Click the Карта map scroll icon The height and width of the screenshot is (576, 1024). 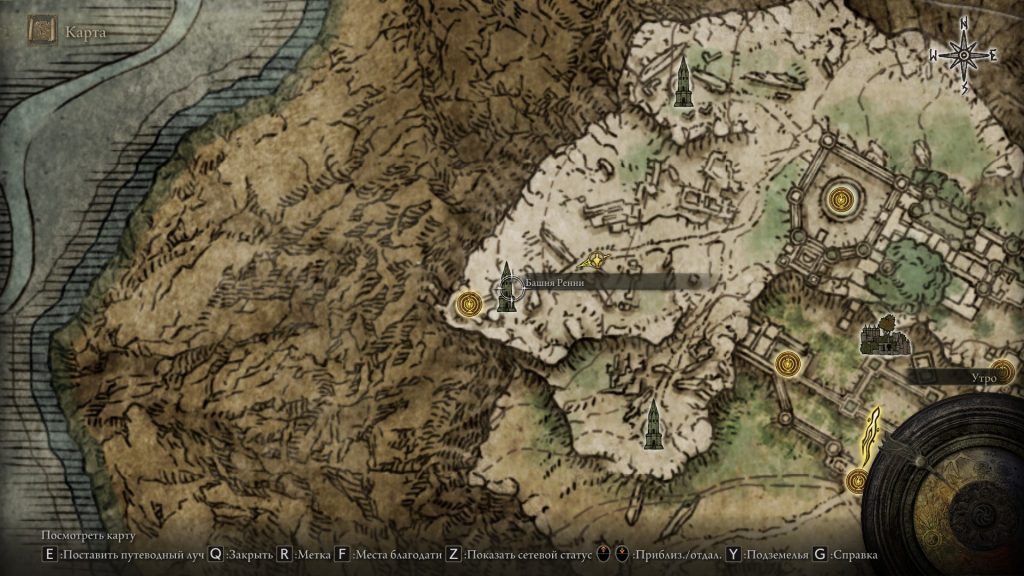[42, 31]
